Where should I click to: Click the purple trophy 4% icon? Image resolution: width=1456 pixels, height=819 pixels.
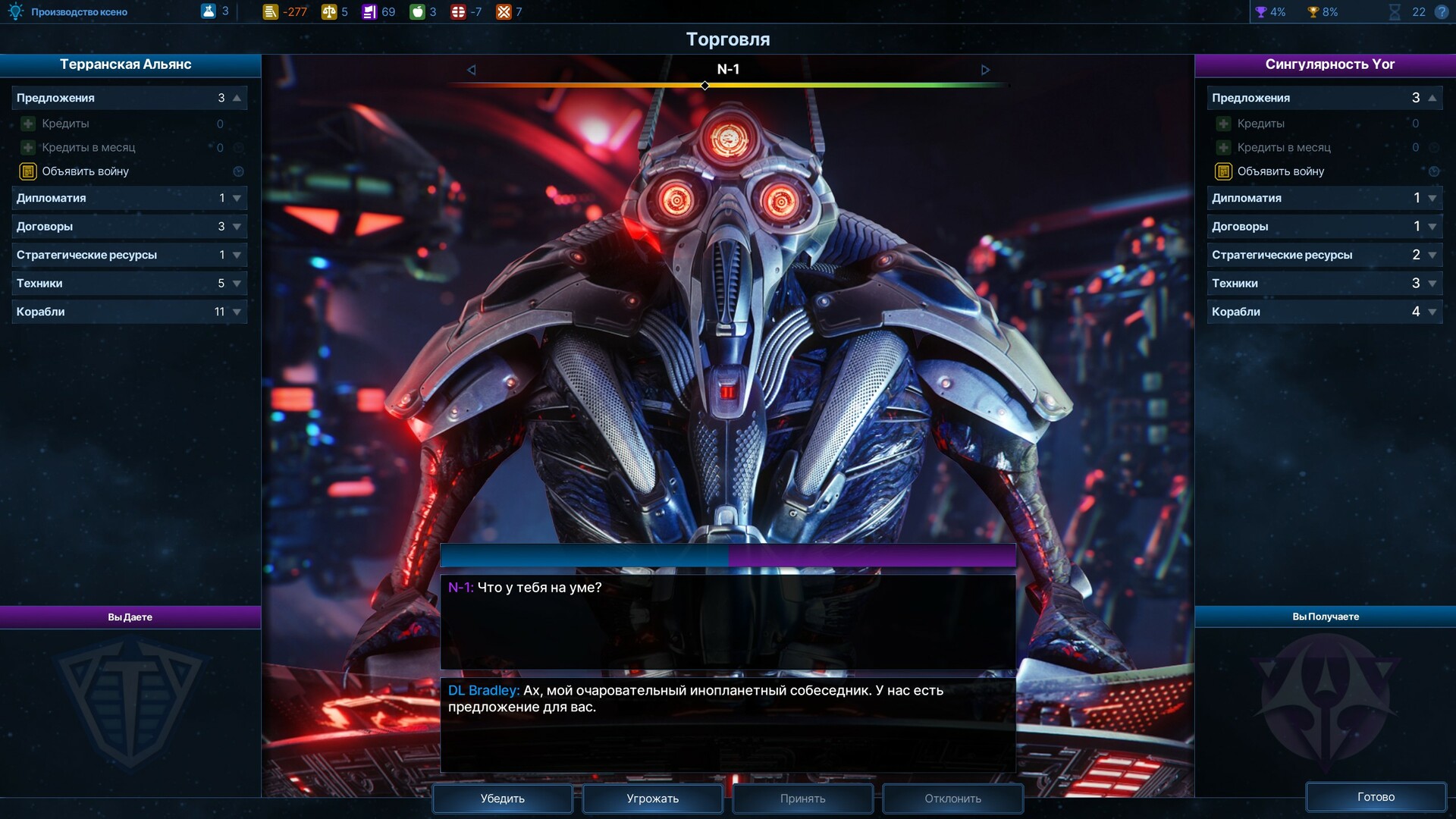coord(1261,11)
